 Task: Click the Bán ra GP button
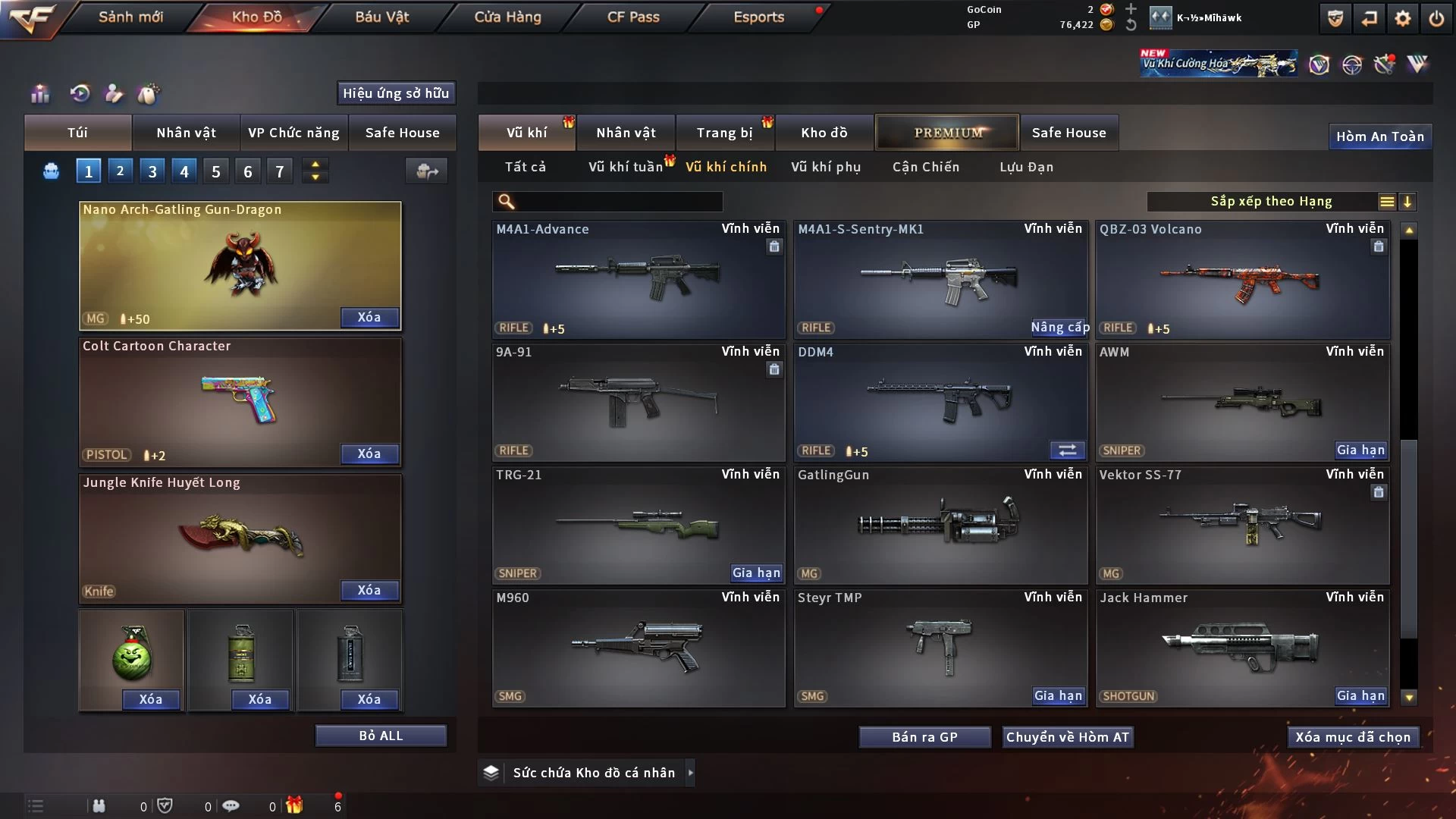pyautogui.click(x=924, y=737)
